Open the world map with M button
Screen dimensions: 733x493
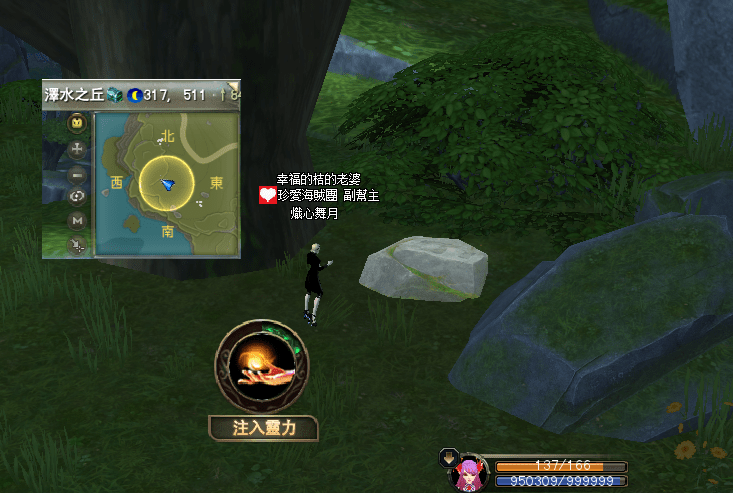[x=77, y=221]
